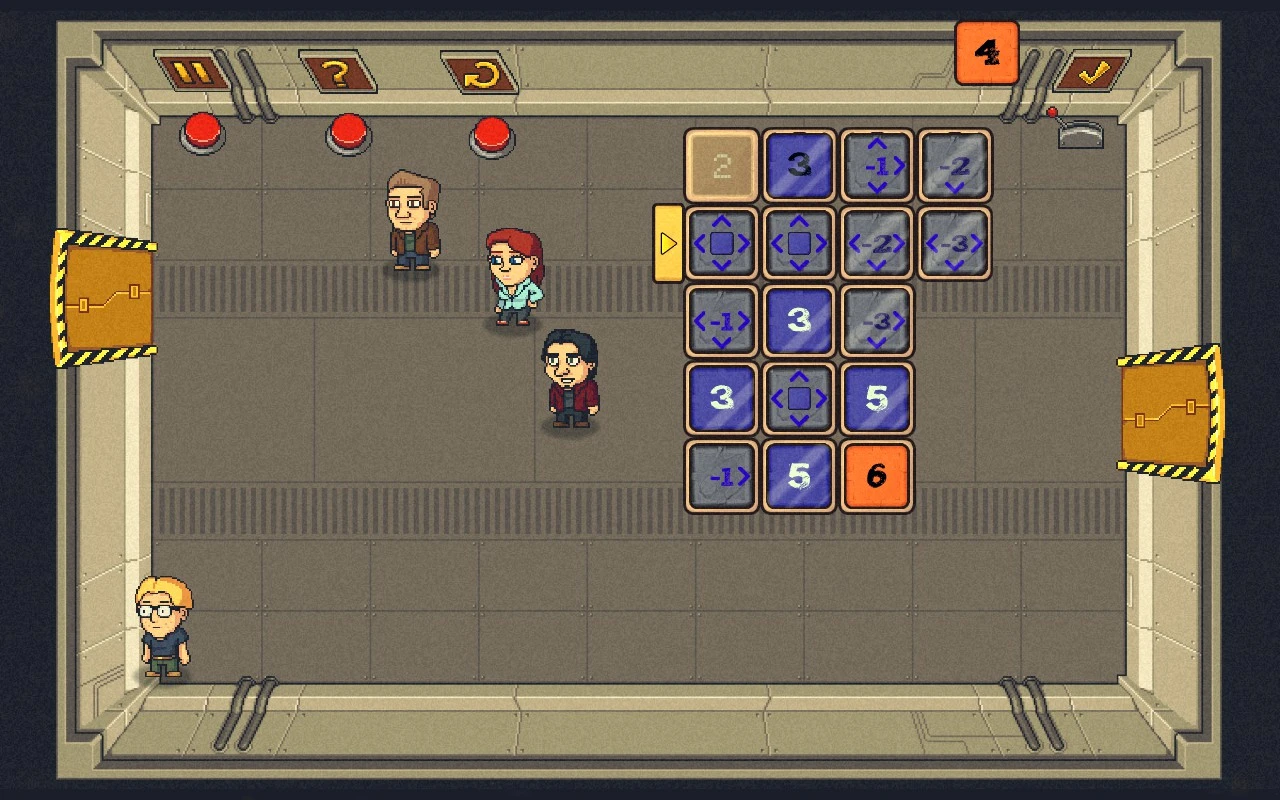Restart the puzzle with the circular arrow
The width and height of the screenshot is (1280, 800).
pos(480,73)
